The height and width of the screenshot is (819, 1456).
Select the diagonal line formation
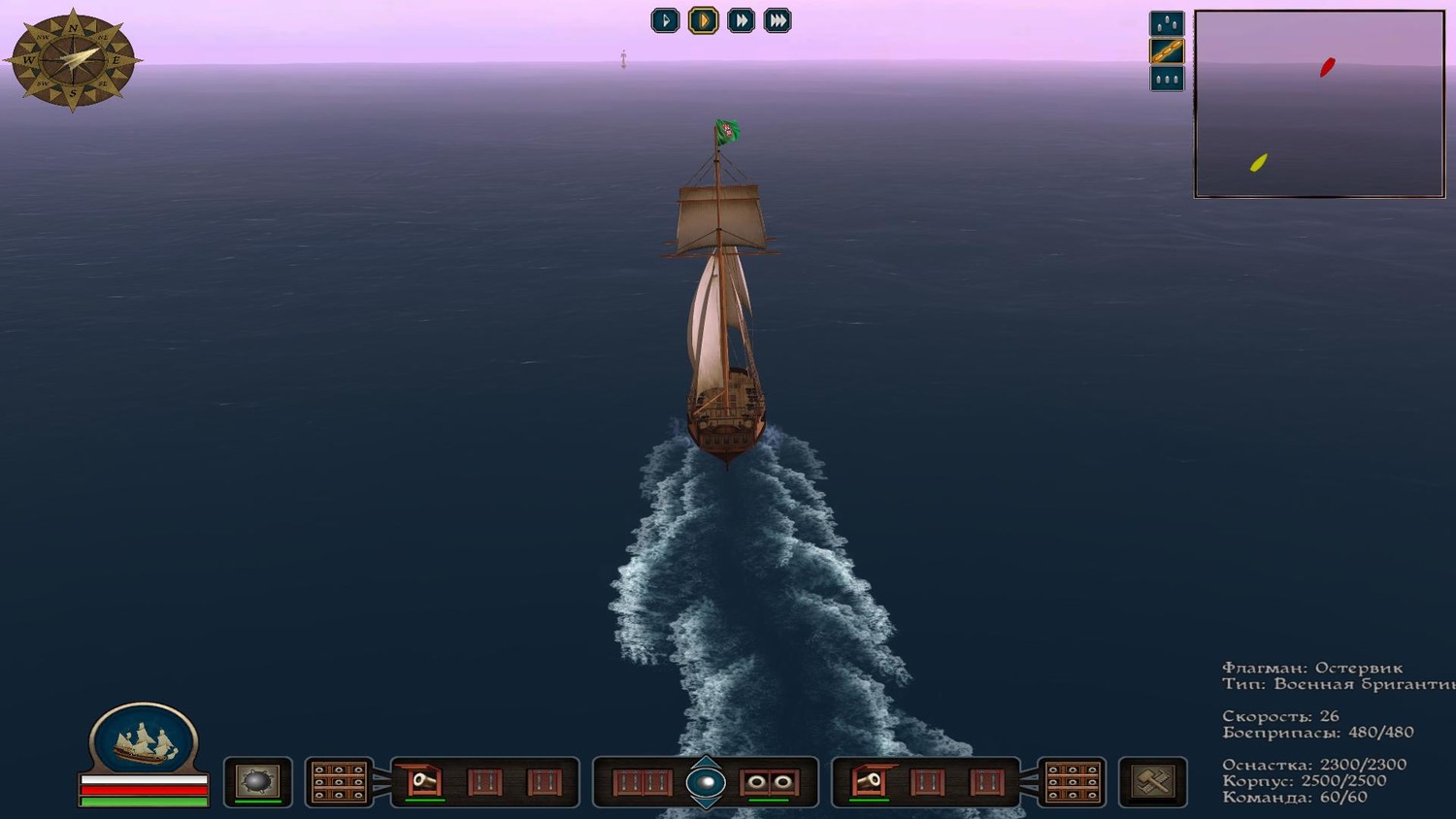click(x=1166, y=51)
